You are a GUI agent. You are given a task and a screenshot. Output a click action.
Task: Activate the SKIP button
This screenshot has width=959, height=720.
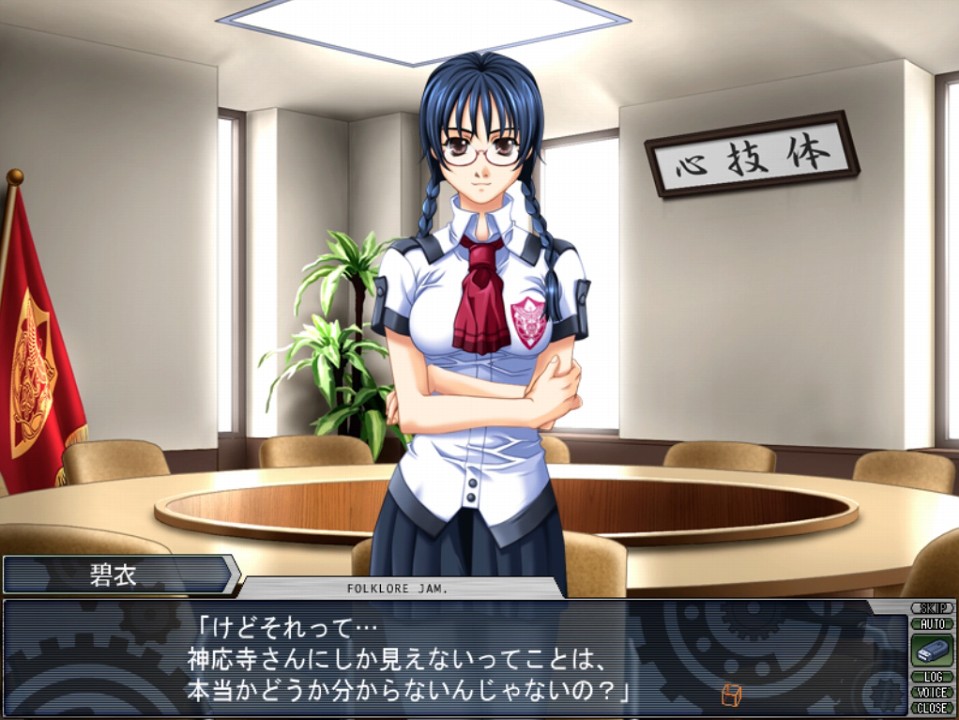tap(932, 608)
